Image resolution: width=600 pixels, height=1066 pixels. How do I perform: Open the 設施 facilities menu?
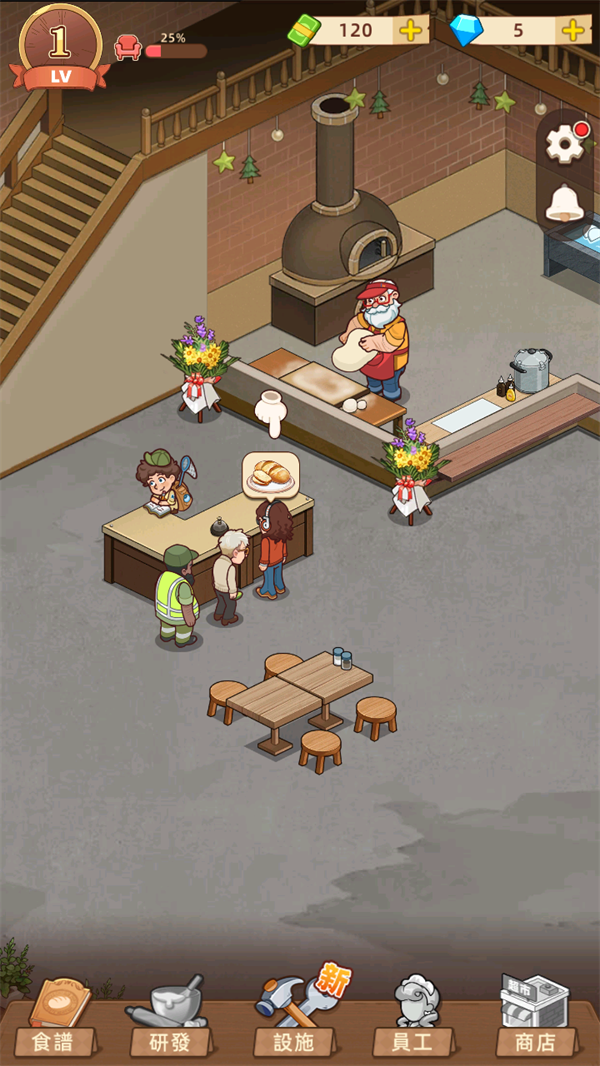[x=292, y=1020]
